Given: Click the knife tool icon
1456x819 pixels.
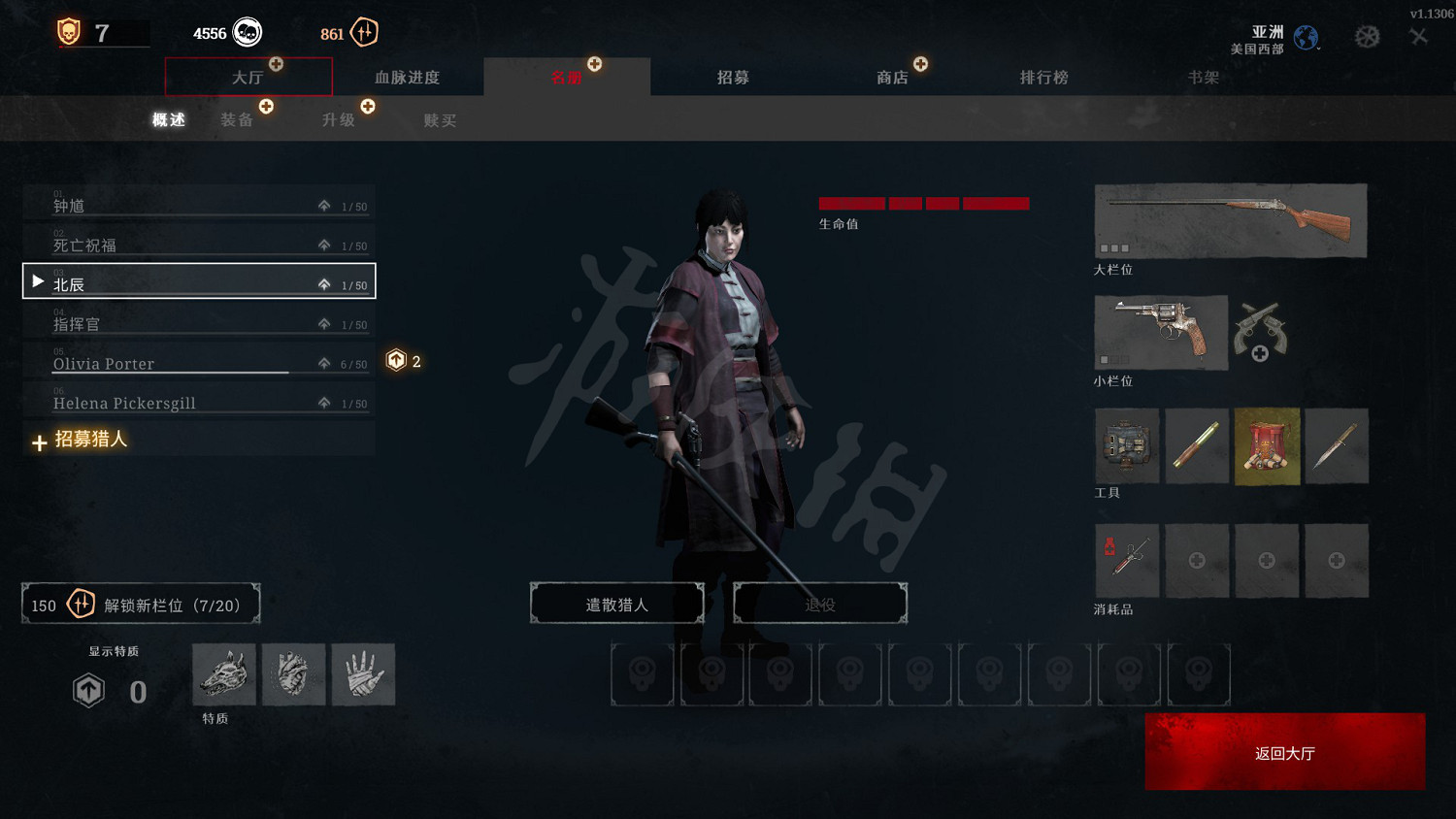Looking at the screenshot, I should point(1337,445).
